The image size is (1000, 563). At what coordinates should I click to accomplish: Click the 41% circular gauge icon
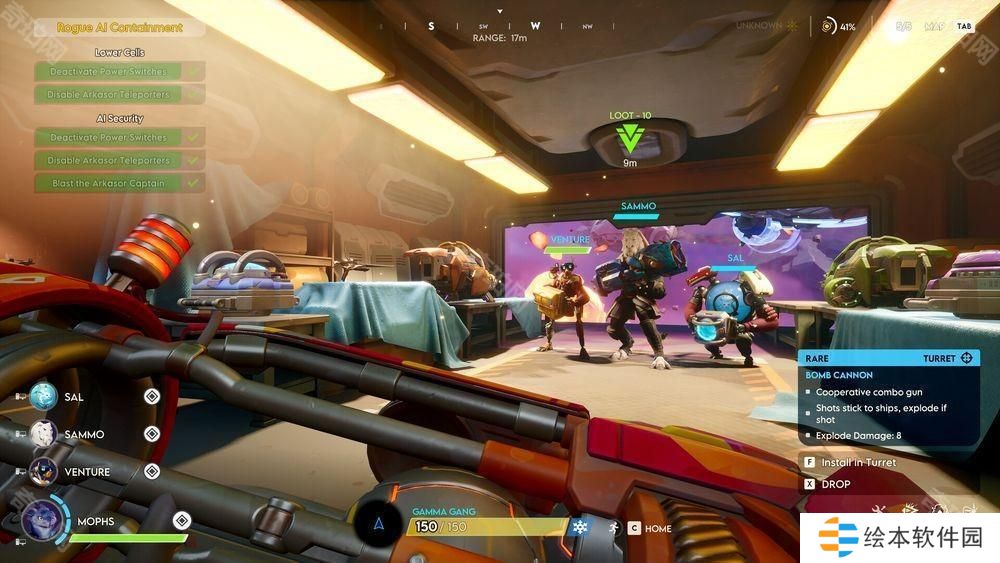pyautogui.click(x=828, y=26)
